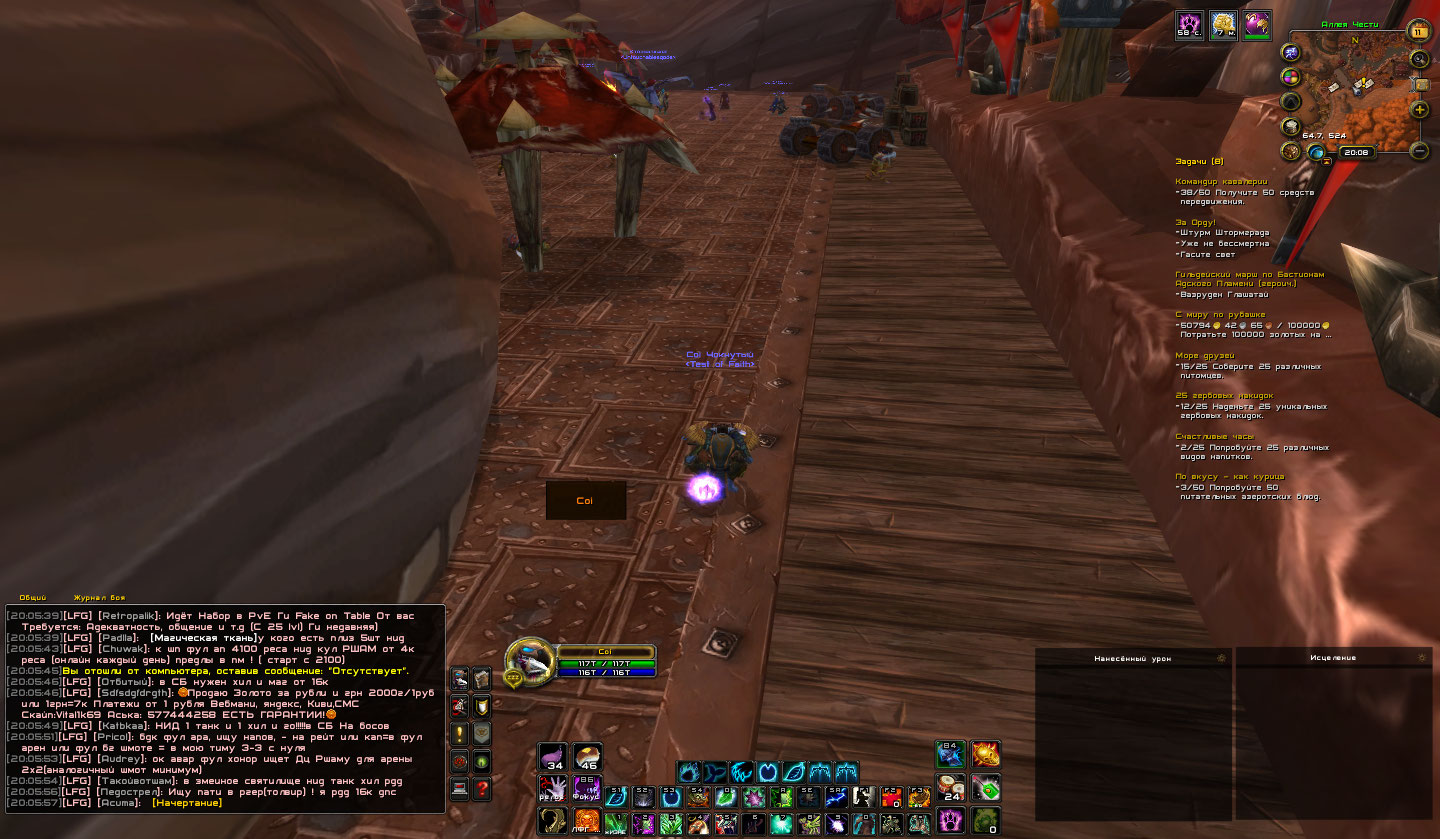Zoom out the minimap with the minus button
This screenshot has width=1440, height=839.
pos(1419,151)
